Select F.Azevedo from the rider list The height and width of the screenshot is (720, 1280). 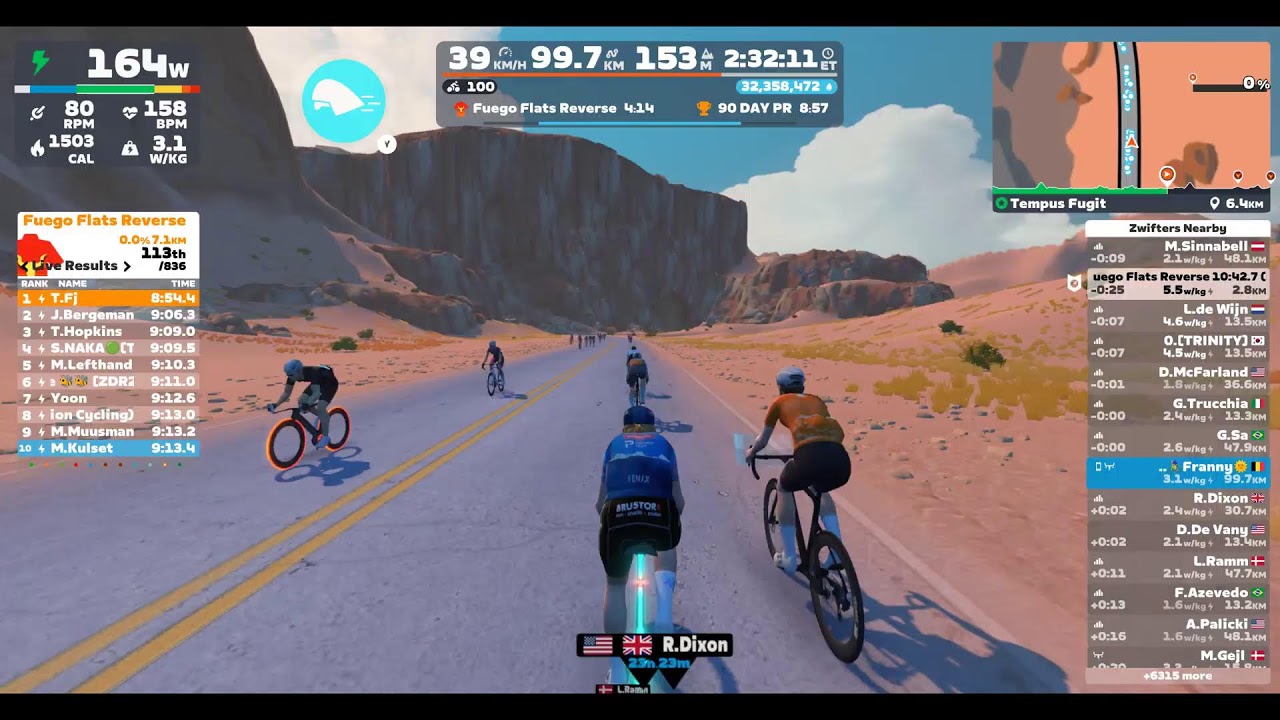tap(1177, 598)
